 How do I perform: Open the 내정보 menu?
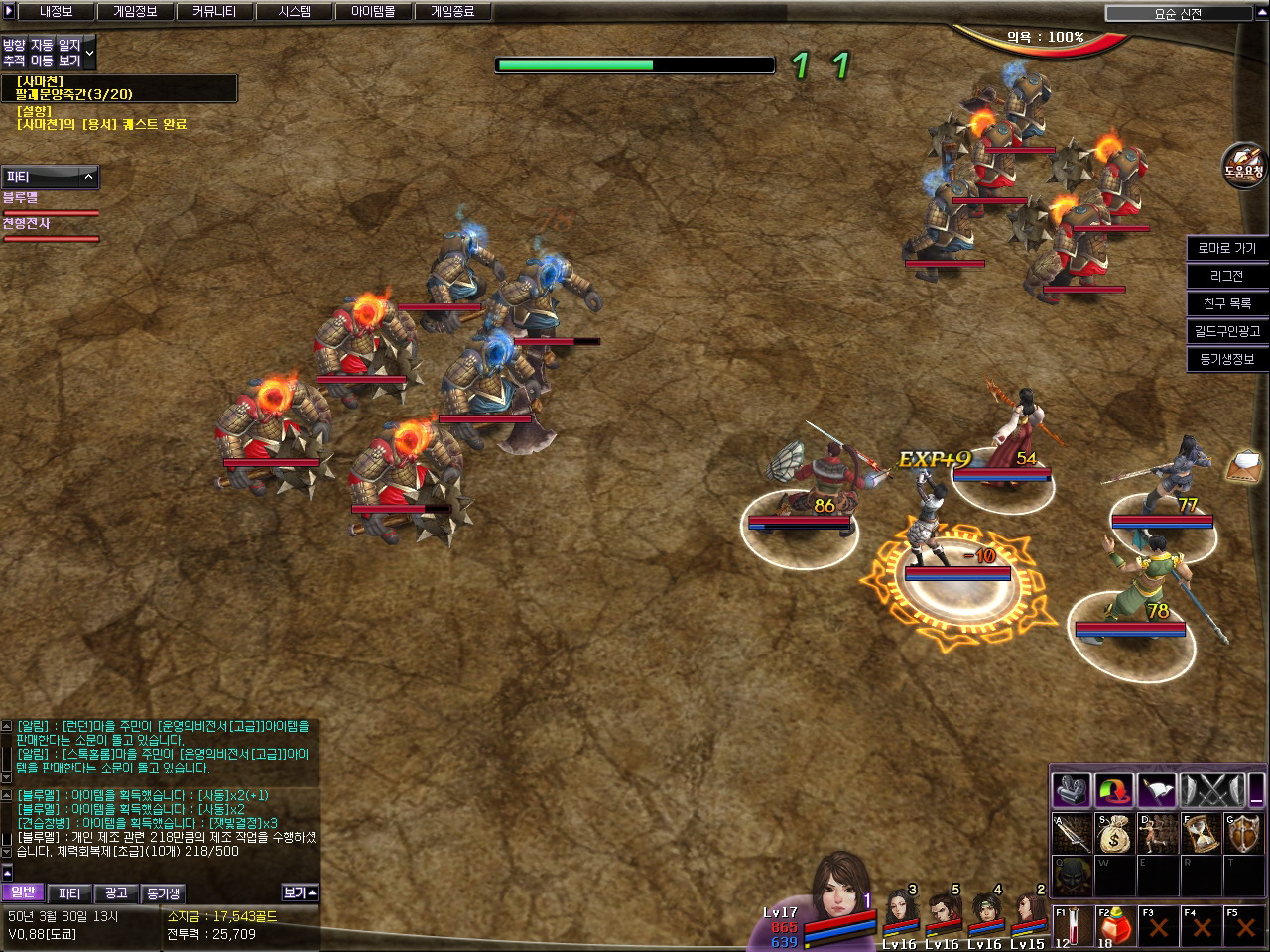click(56, 12)
